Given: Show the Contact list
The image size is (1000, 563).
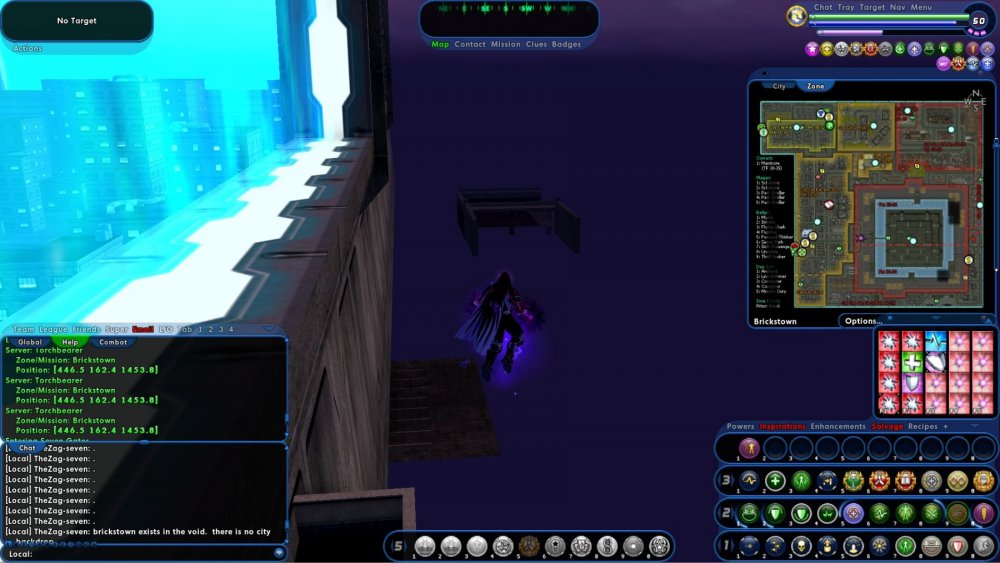Looking at the screenshot, I should point(469,45).
